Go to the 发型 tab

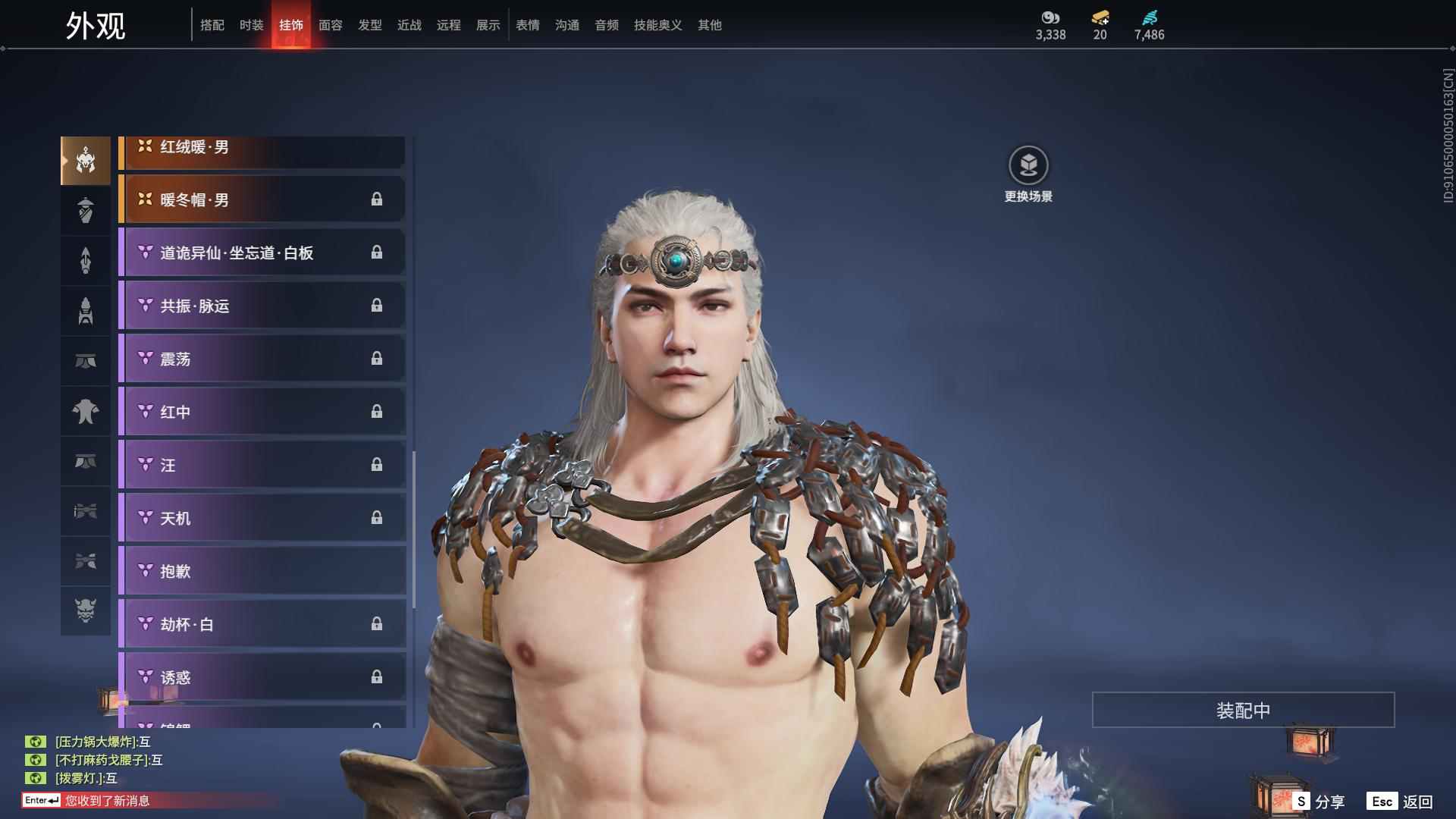[370, 25]
